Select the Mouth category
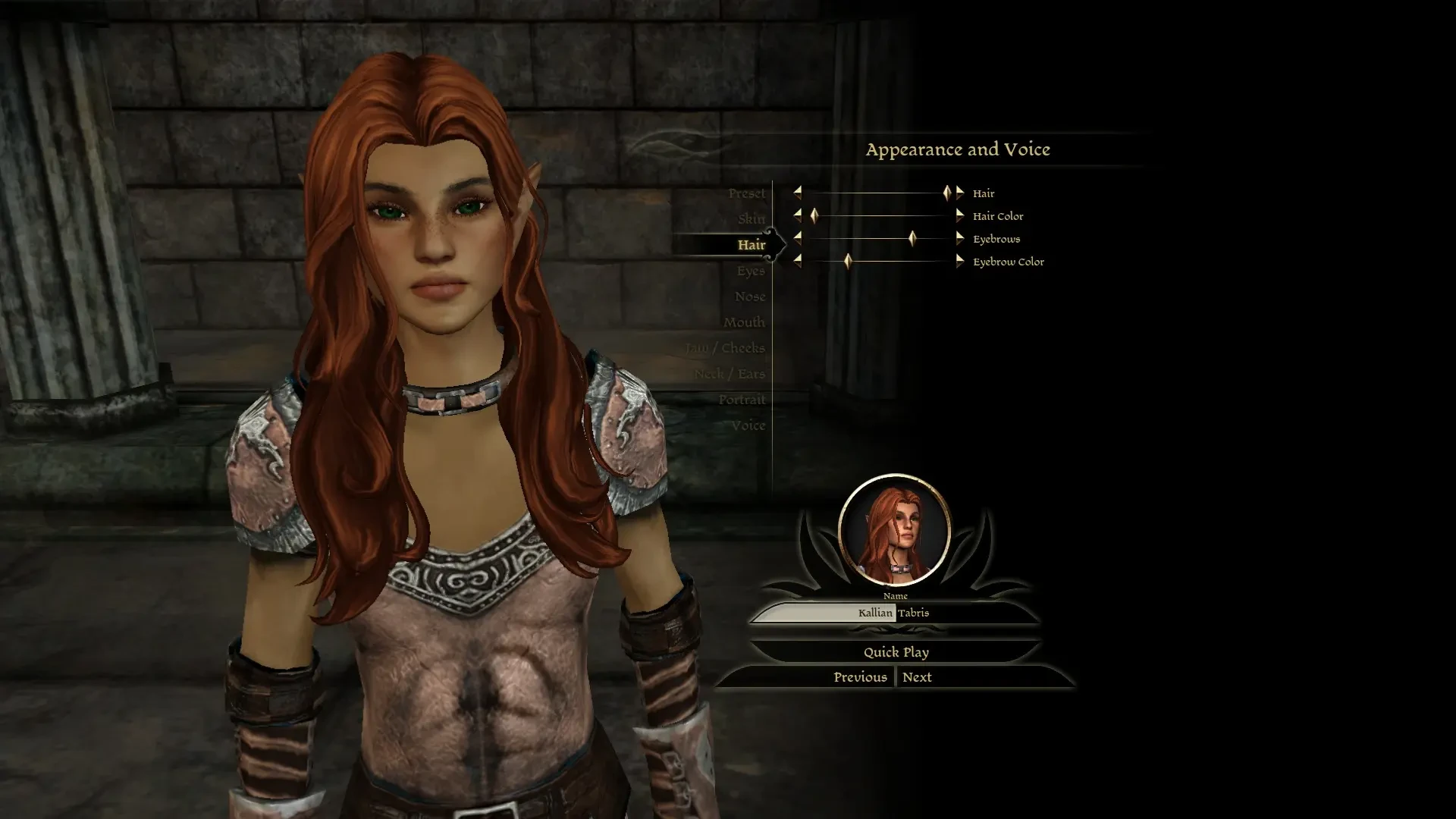This screenshot has height=819, width=1456. pos(745,322)
